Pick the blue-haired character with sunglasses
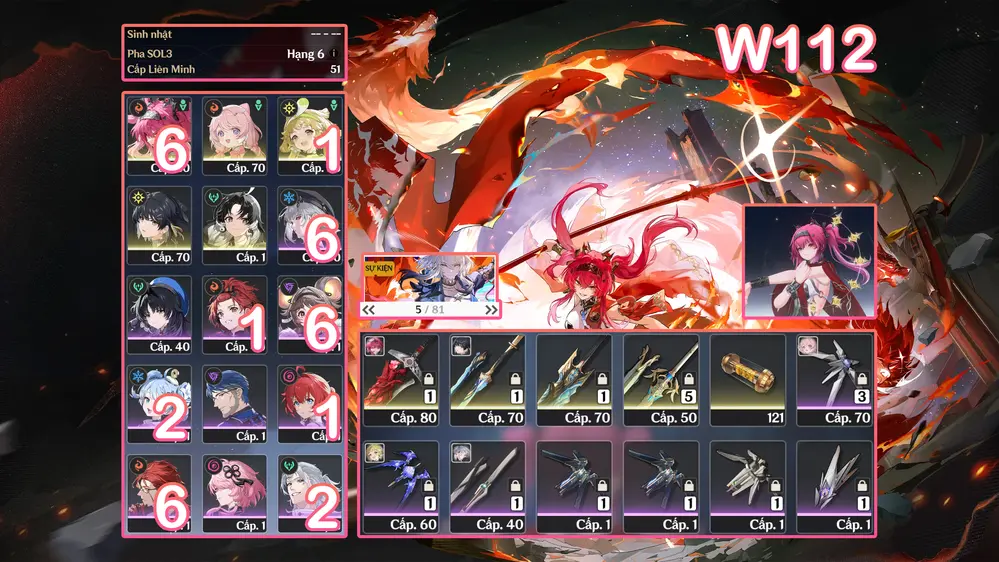This screenshot has width=999, height=562. [x=236, y=402]
